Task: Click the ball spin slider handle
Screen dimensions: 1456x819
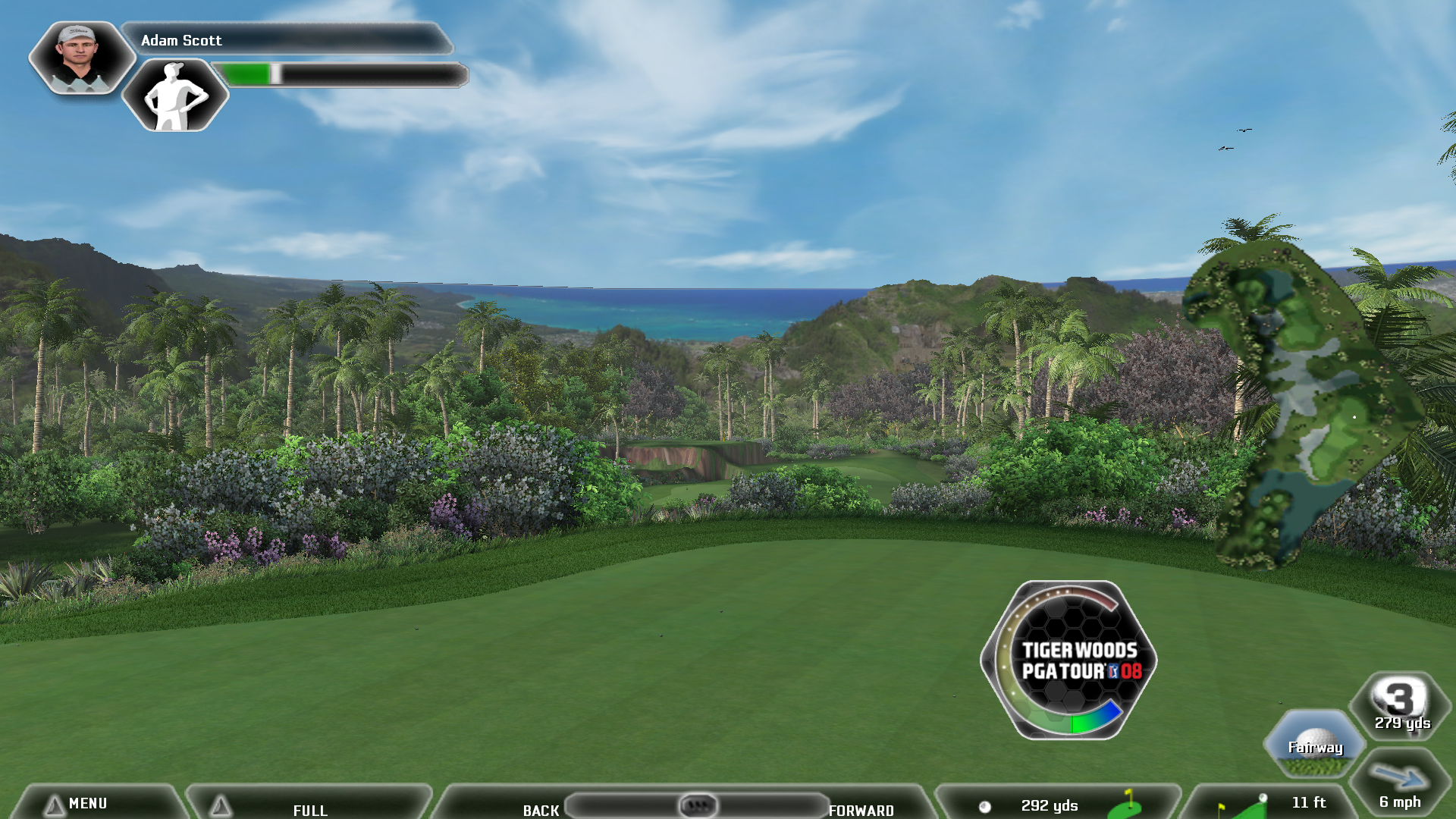Action: tap(698, 805)
